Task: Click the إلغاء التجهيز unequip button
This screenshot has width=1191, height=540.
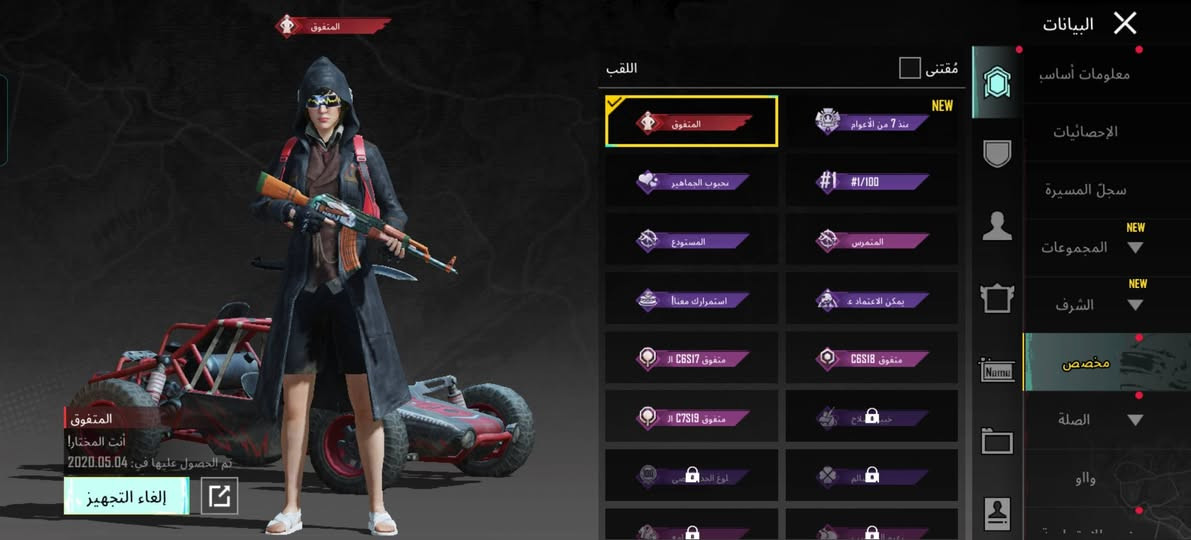Action: tap(126, 496)
